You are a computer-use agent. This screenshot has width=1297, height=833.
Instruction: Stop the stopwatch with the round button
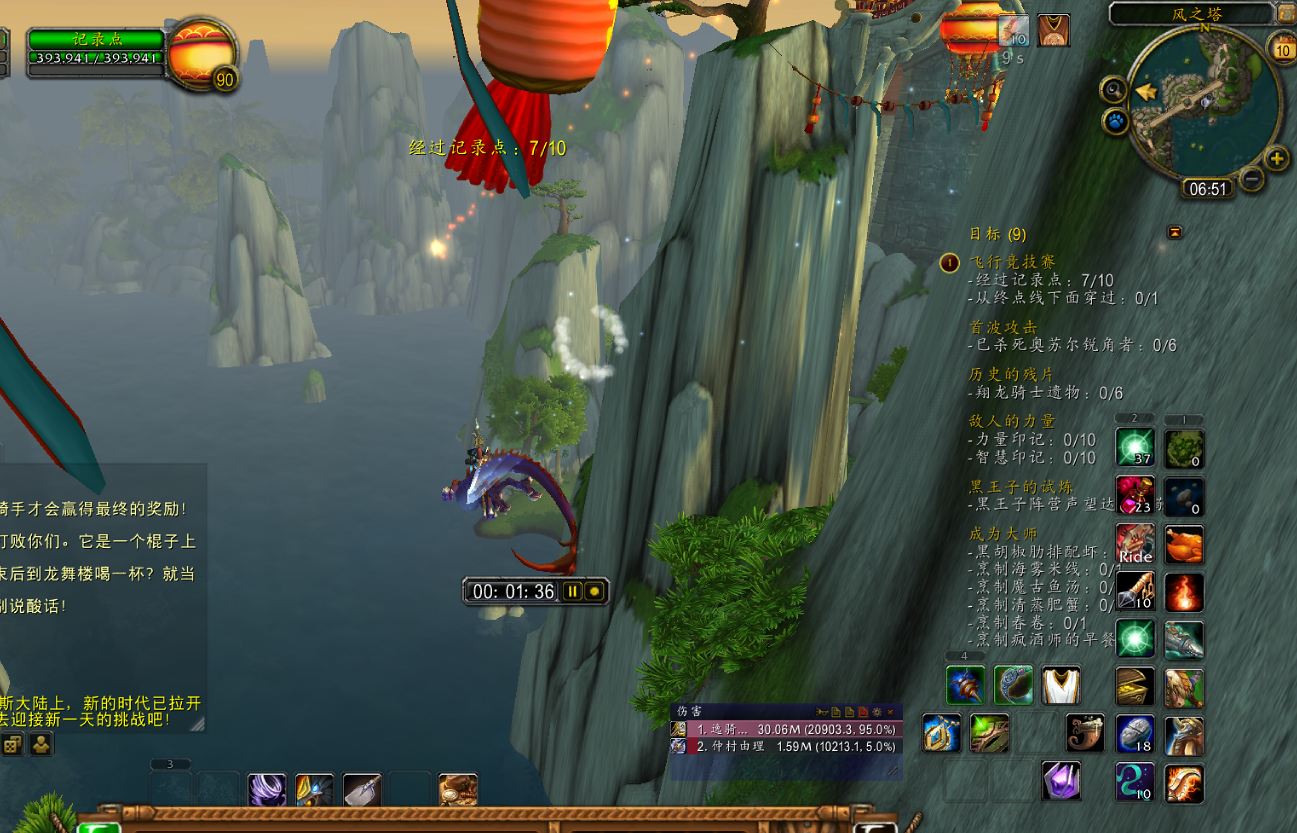[x=595, y=591]
